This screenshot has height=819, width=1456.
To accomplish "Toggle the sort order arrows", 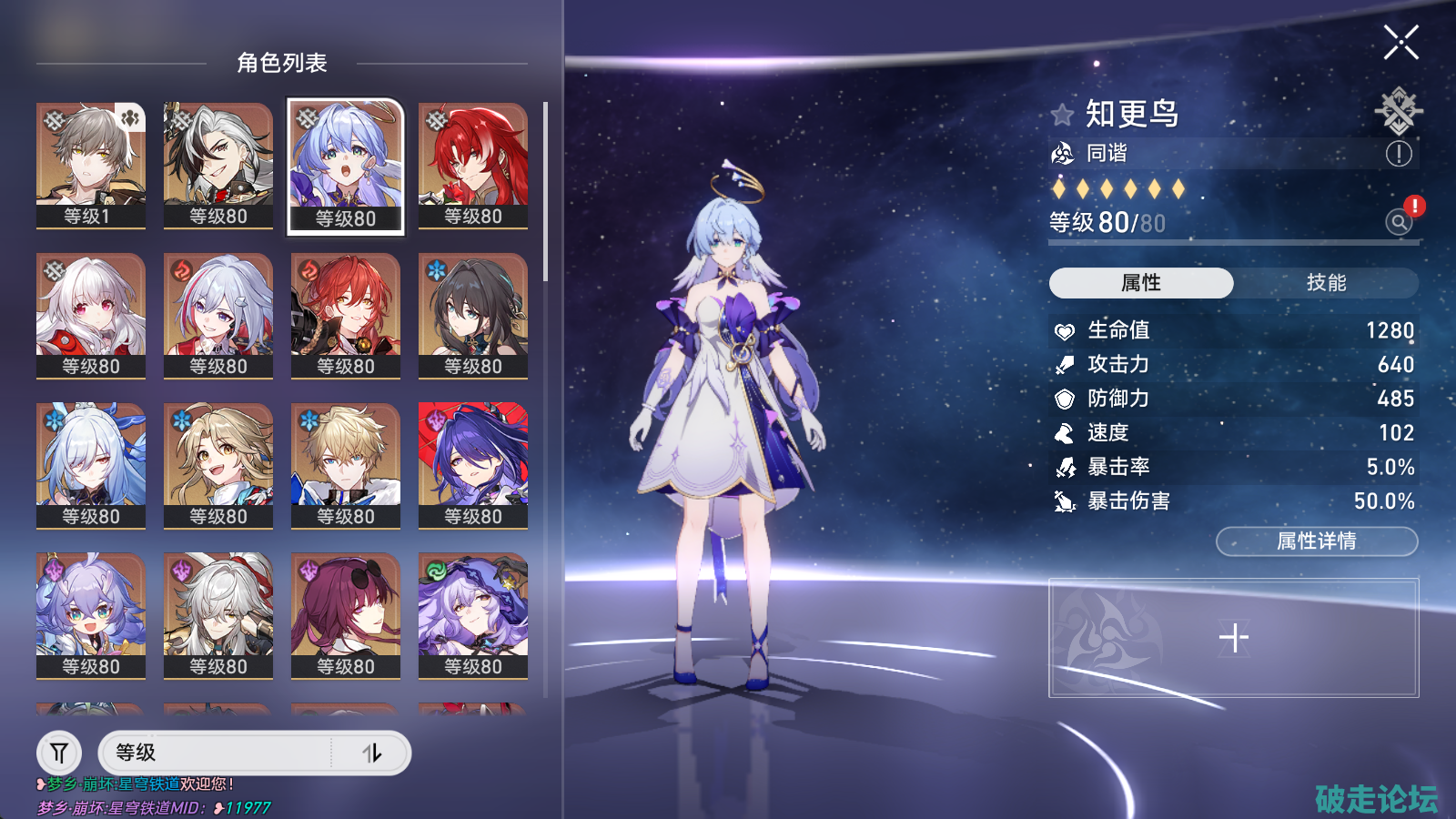I will click(372, 753).
